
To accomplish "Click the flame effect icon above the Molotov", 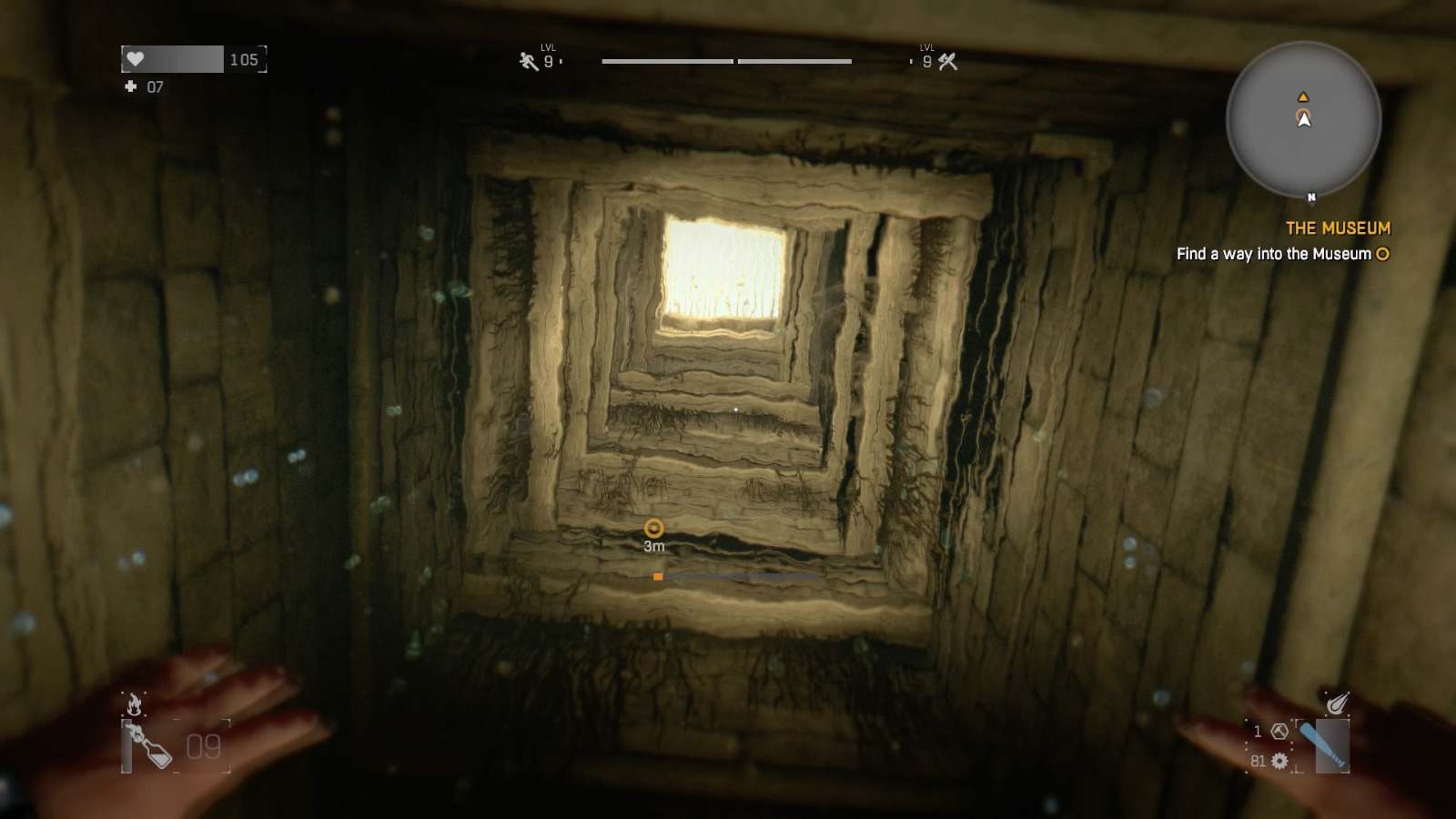I will click(134, 703).
